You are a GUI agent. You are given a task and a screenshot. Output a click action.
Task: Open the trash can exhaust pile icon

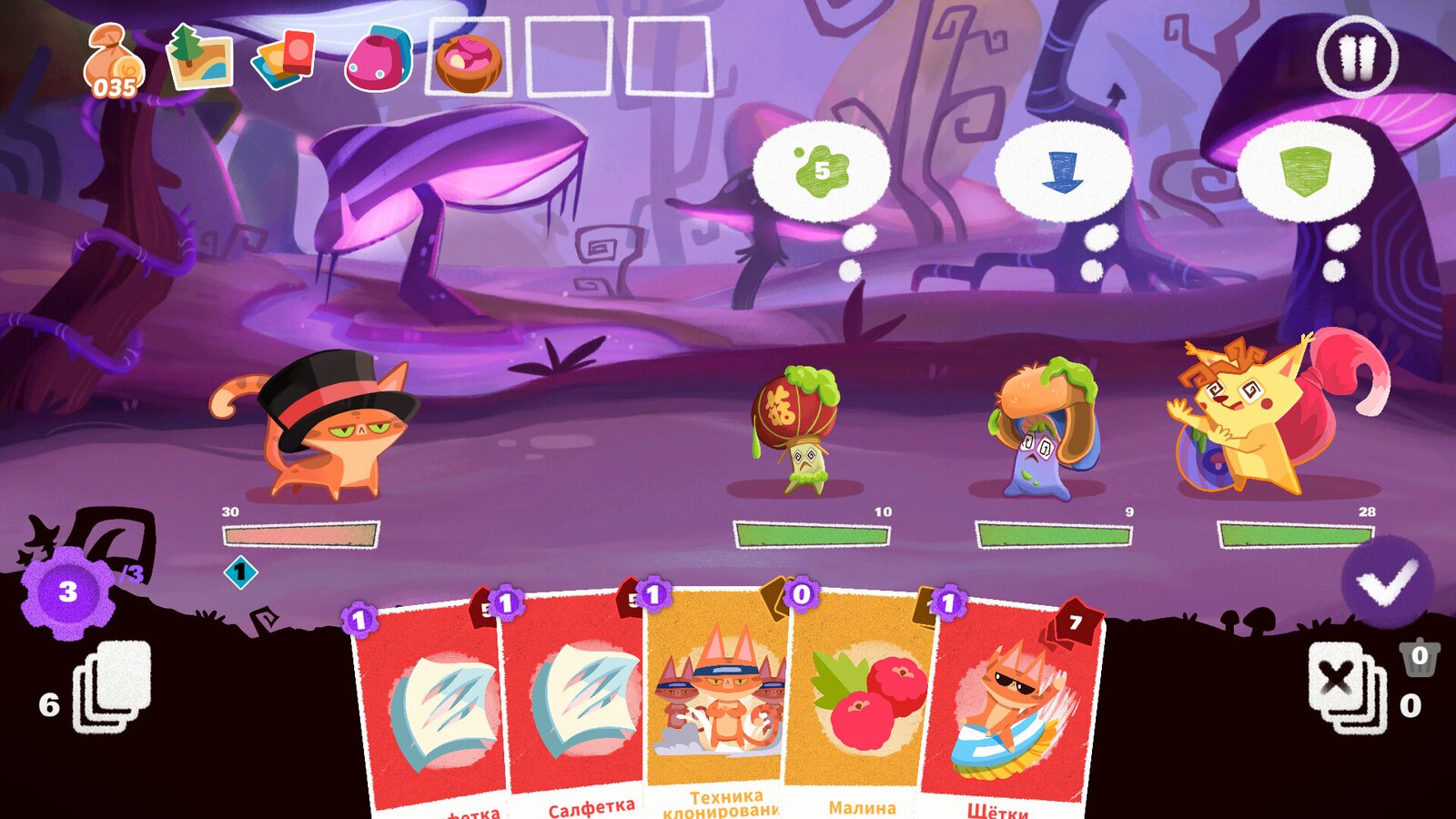click(1420, 657)
